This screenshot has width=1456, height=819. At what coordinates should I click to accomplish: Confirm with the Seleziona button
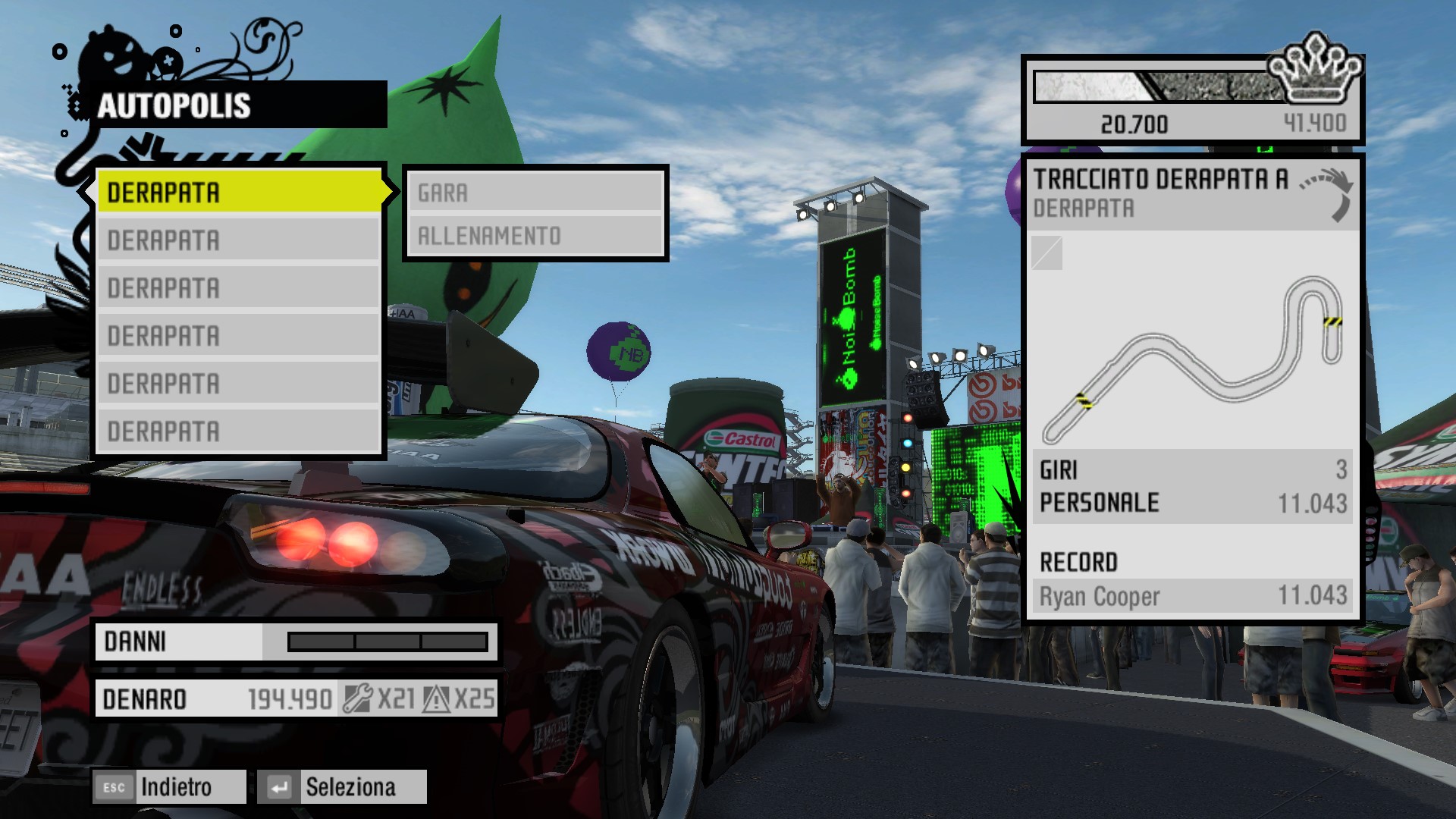click(x=342, y=787)
